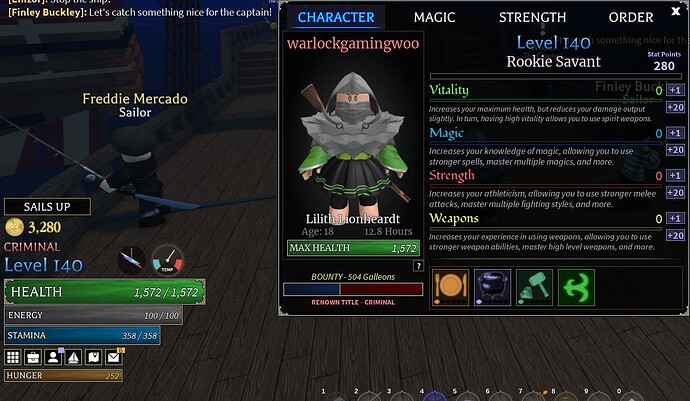Viewport: 690px width, 401px height.
Task: Select the Character tab
Action: tap(336, 17)
